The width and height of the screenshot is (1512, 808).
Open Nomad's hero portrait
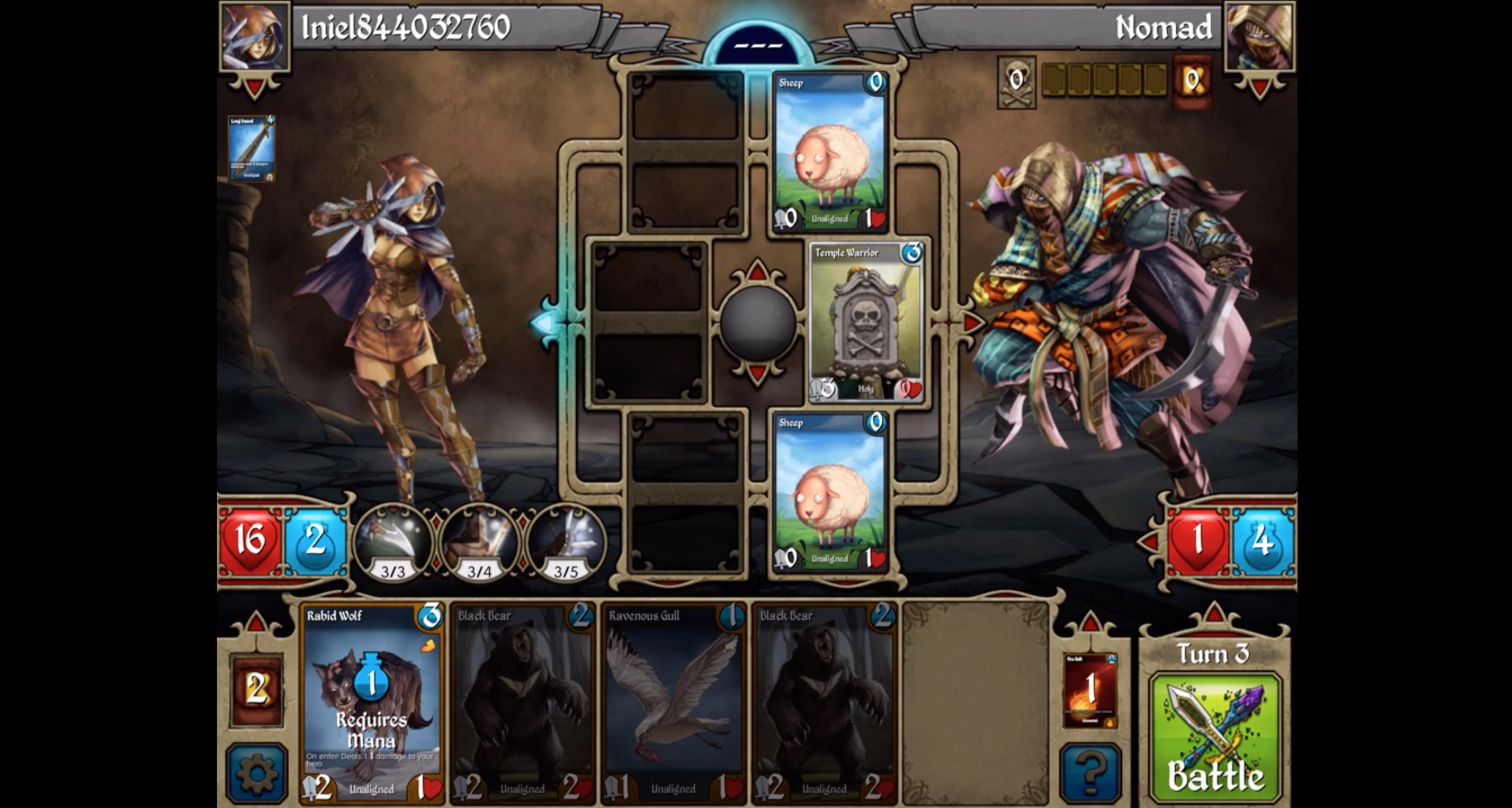pos(1260,37)
